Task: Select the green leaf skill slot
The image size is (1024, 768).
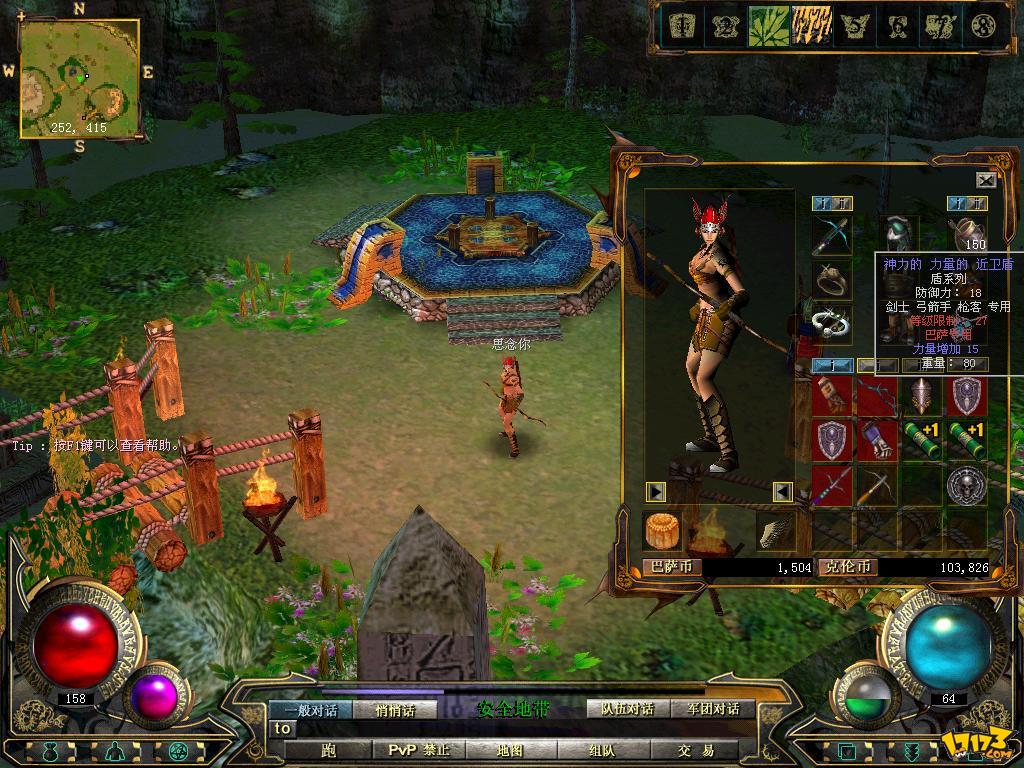Action: [768, 26]
